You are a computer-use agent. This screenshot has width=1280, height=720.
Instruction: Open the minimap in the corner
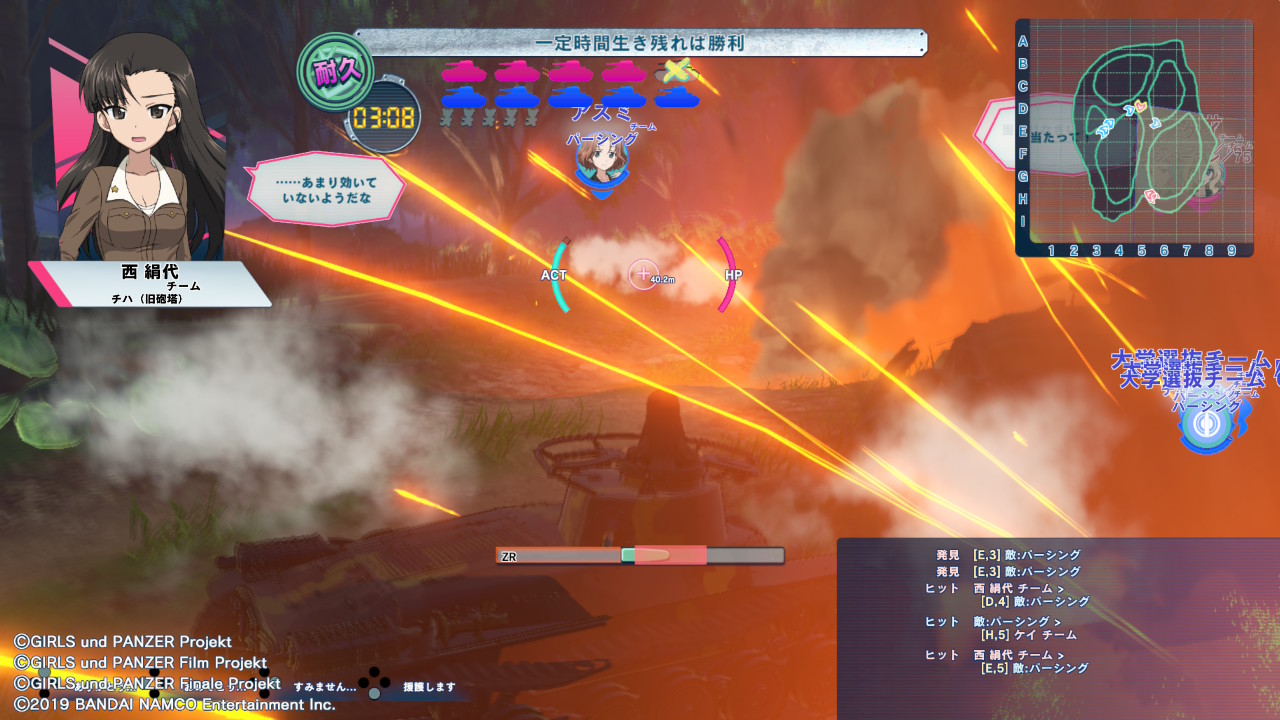(1134, 138)
